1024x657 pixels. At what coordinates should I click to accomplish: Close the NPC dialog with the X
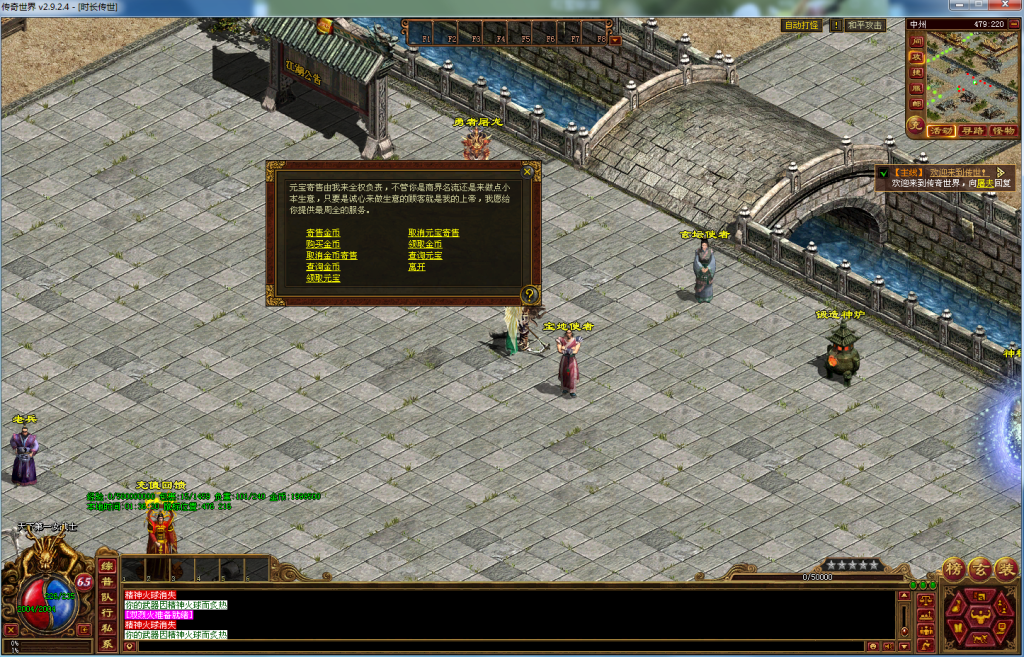click(x=528, y=171)
